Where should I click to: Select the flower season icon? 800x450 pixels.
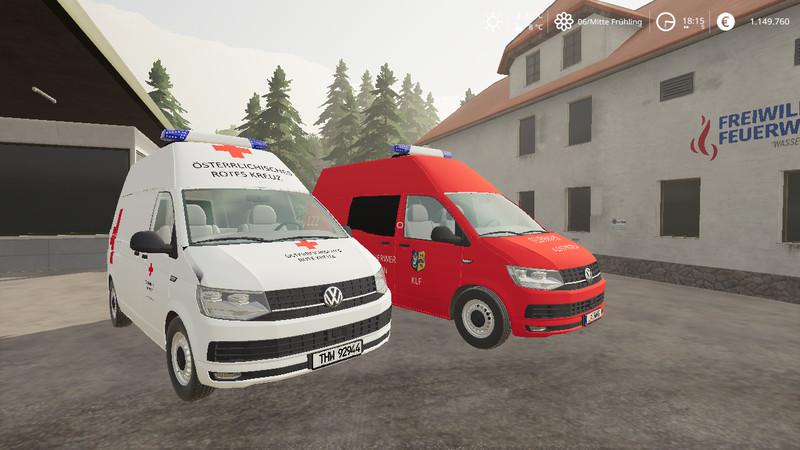564,21
